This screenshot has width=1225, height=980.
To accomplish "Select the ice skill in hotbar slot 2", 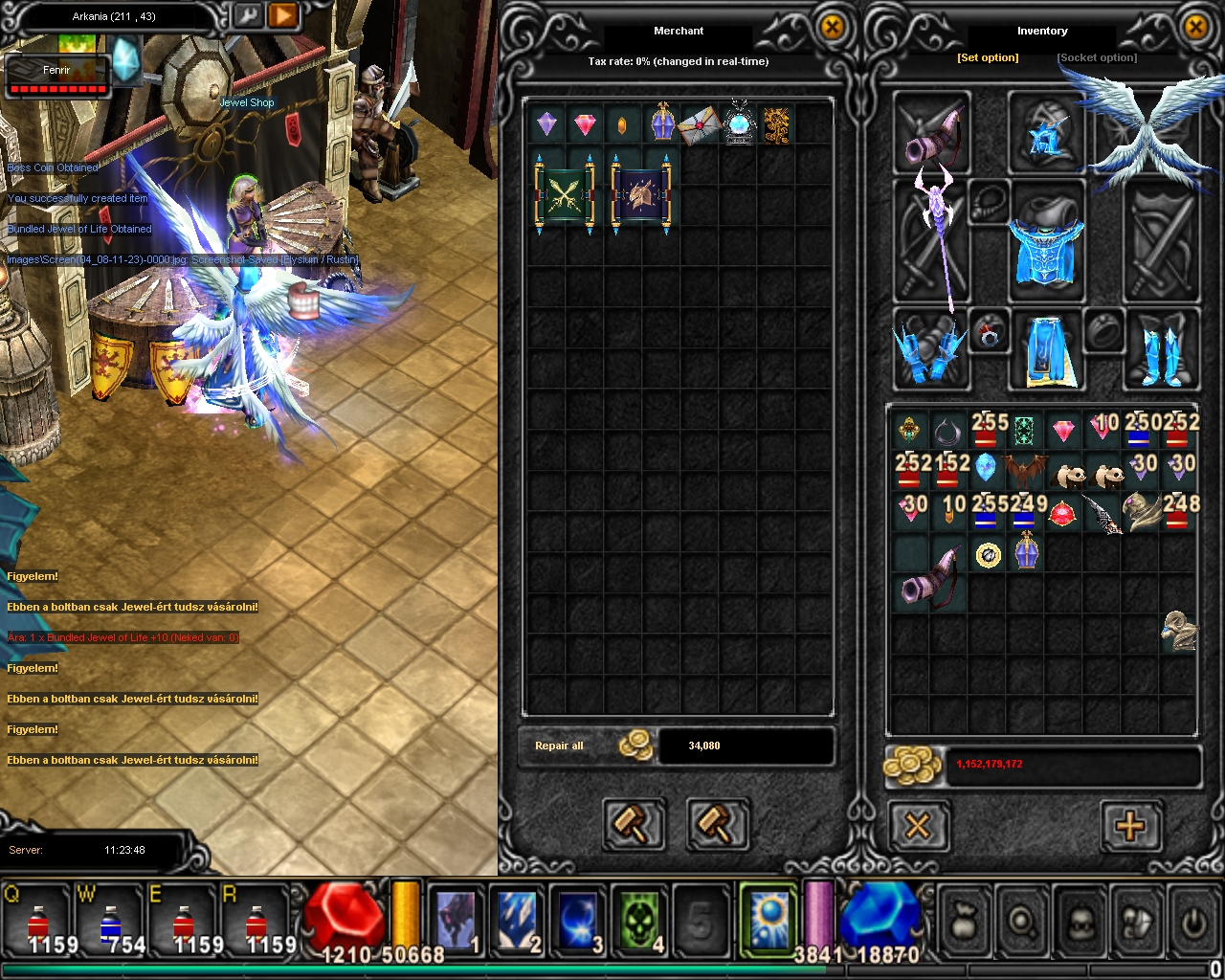I will pos(517,921).
